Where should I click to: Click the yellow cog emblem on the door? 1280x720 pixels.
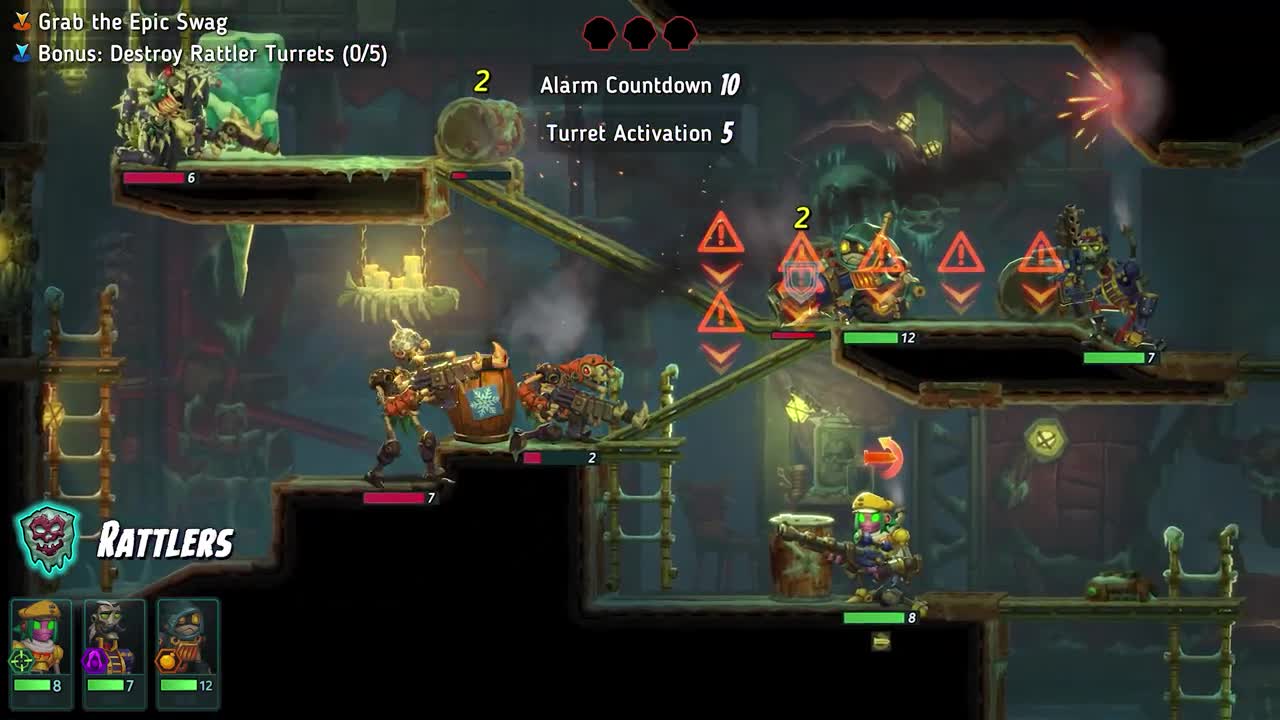pyautogui.click(x=1044, y=440)
